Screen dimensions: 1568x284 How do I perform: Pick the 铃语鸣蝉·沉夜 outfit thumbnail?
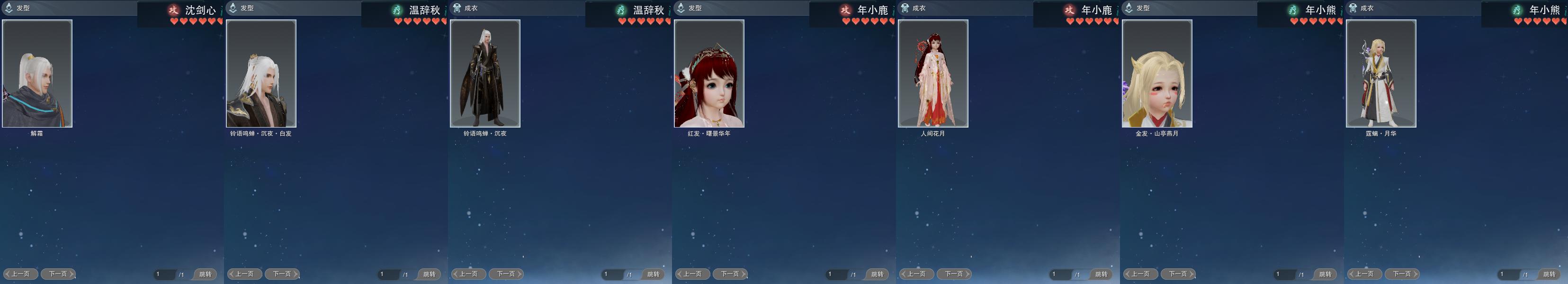click(485, 73)
